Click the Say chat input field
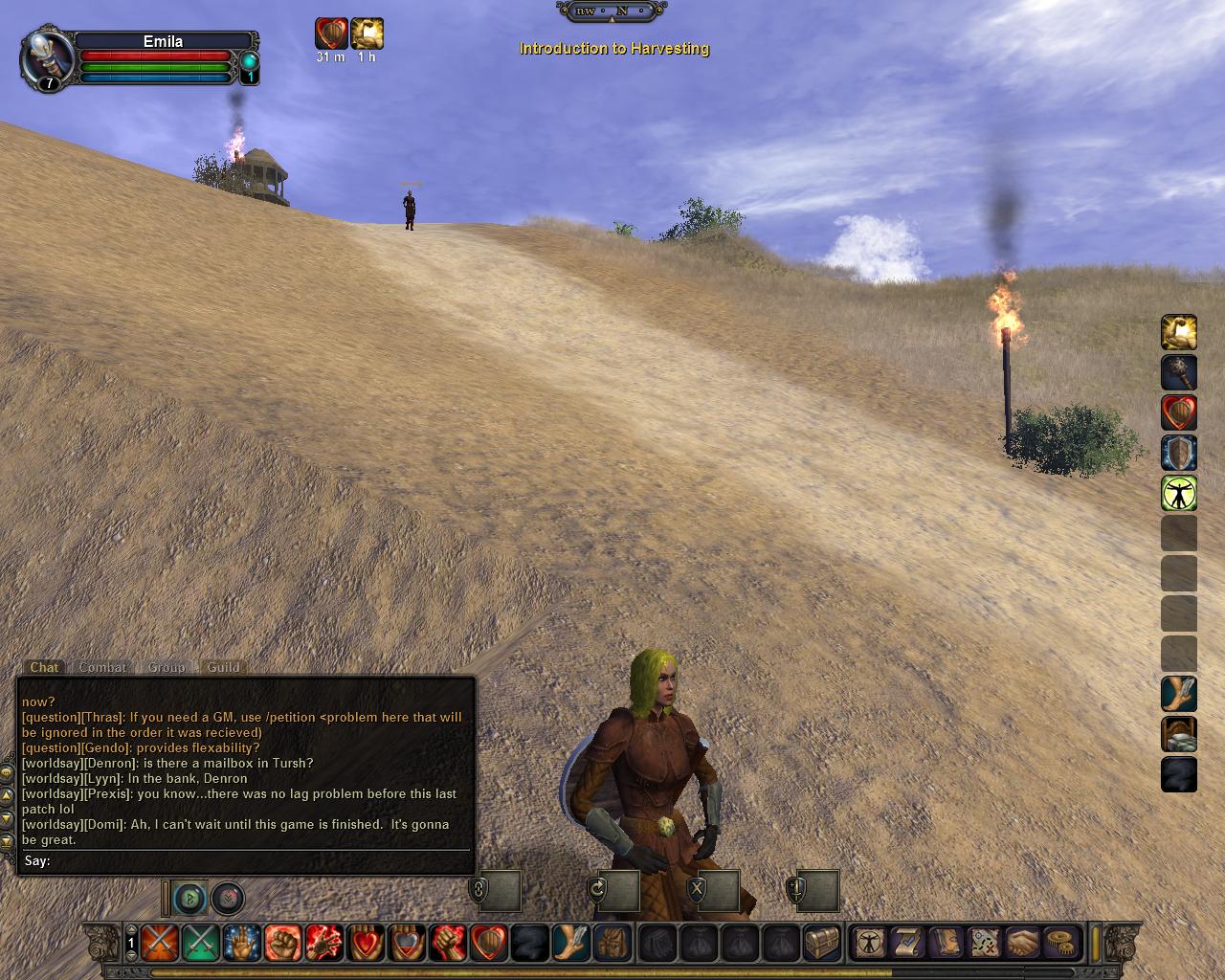Image resolution: width=1225 pixels, height=980 pixels. [x=258, y=860]
